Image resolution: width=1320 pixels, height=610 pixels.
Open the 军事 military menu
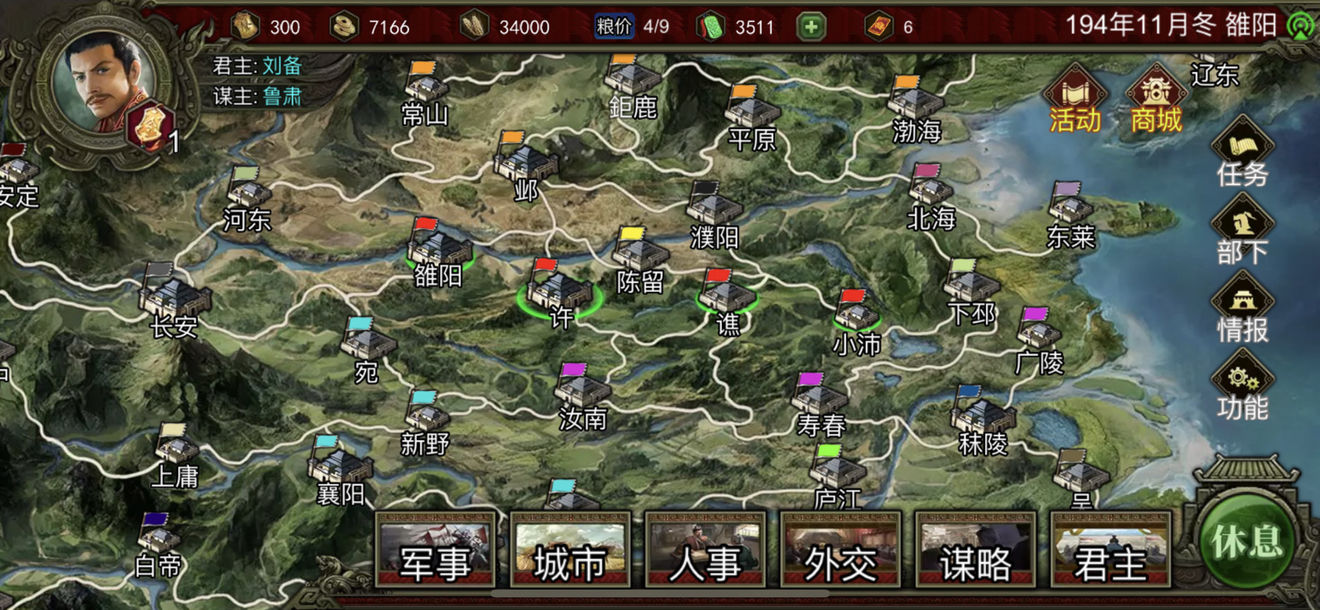[435, 550]
